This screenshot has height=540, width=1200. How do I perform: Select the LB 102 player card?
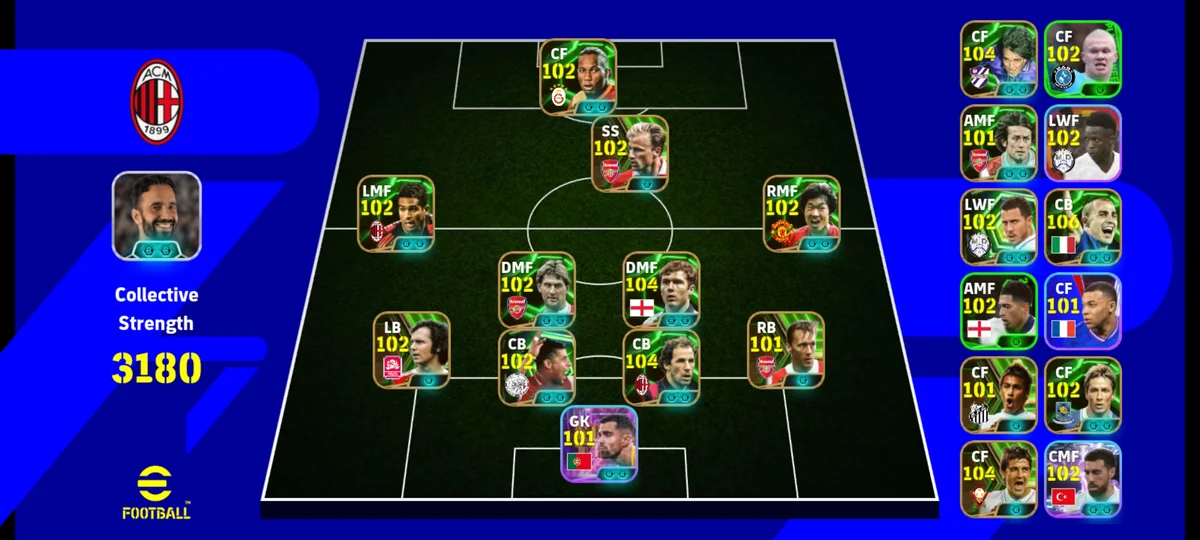tap(411, 350)
